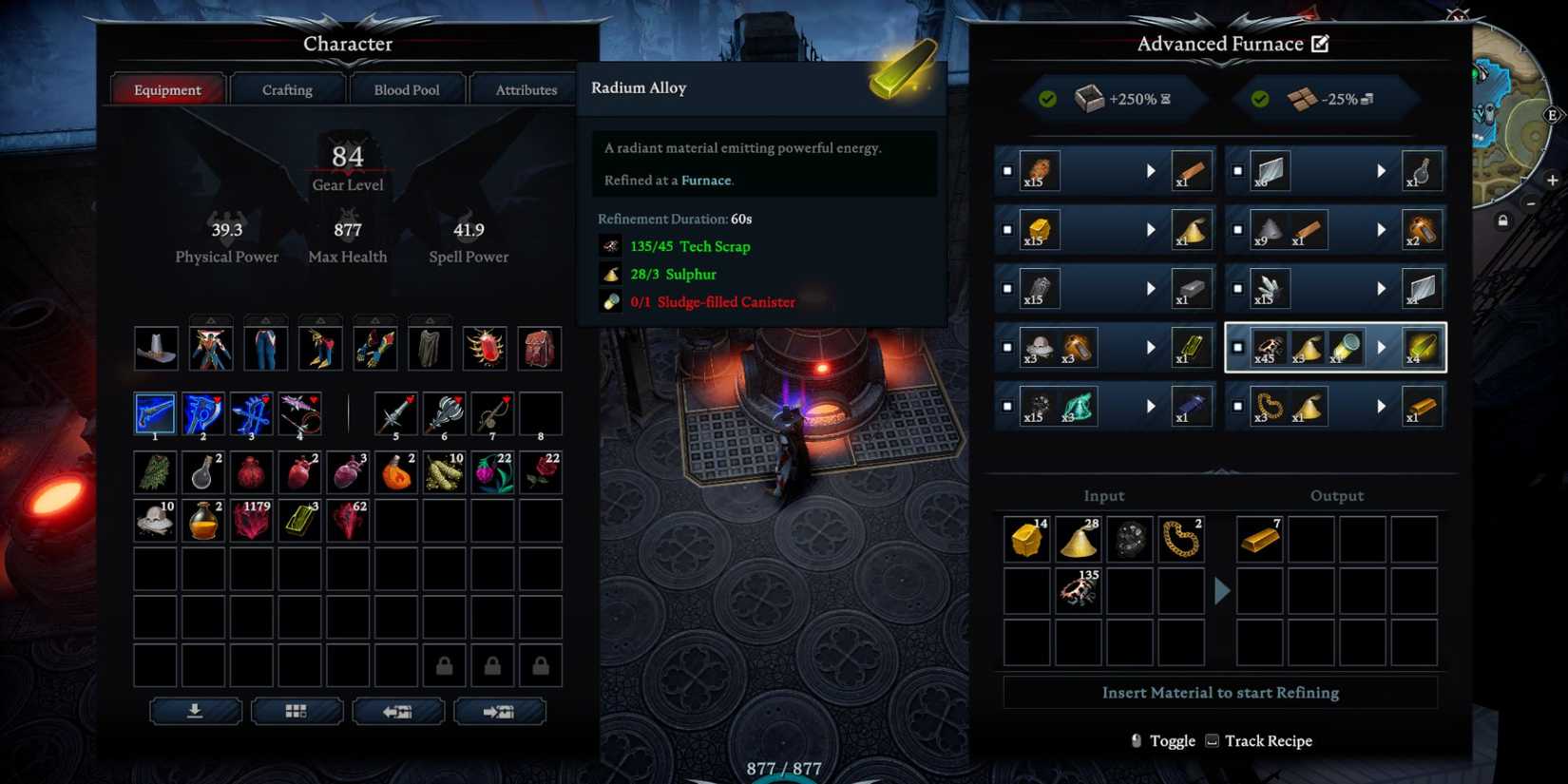
Task: Click the Tech Scrap stack in the Input grid
Action: 1077,591
